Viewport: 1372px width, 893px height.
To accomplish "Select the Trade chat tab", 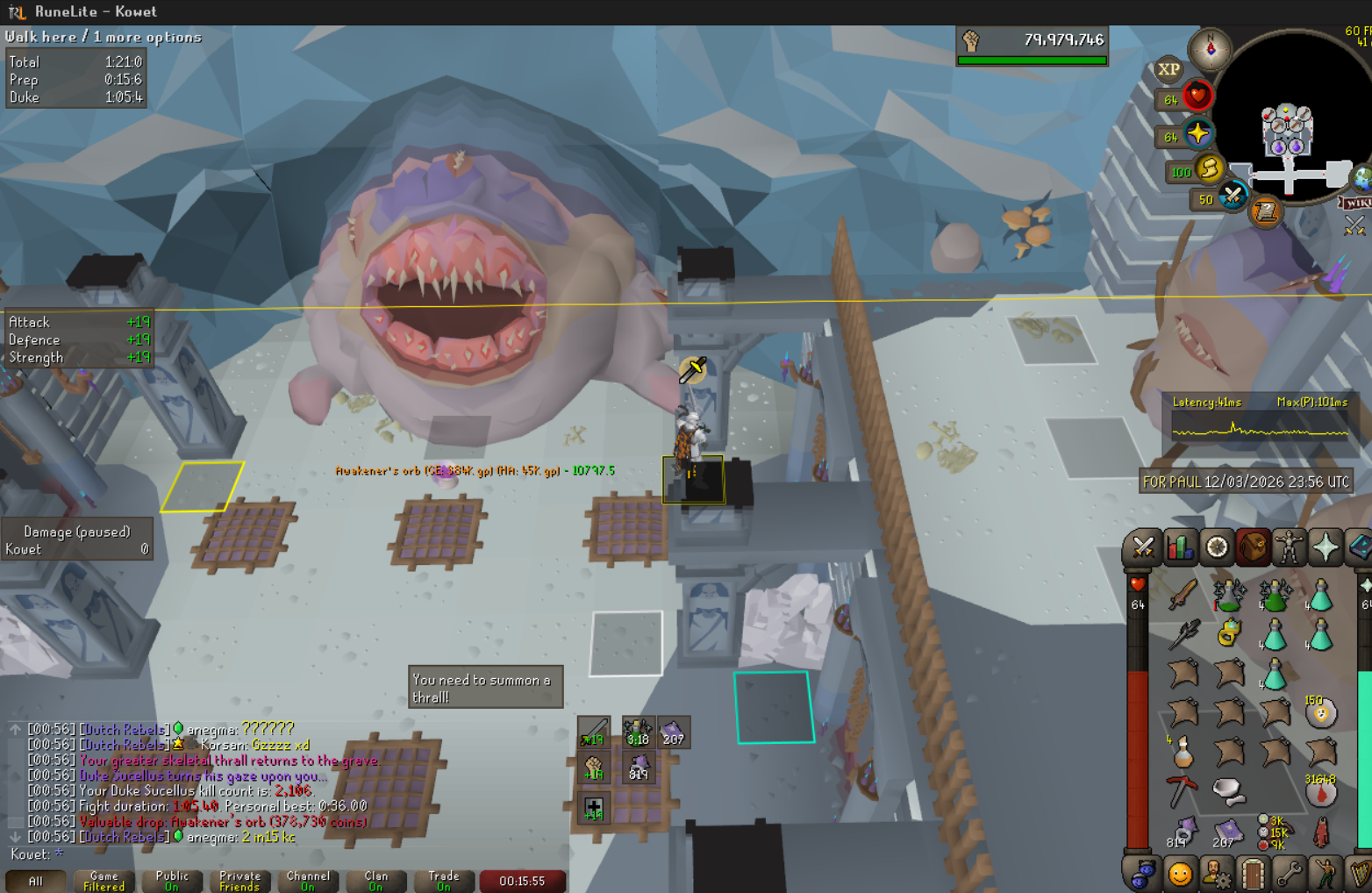I will coord(443,881).
